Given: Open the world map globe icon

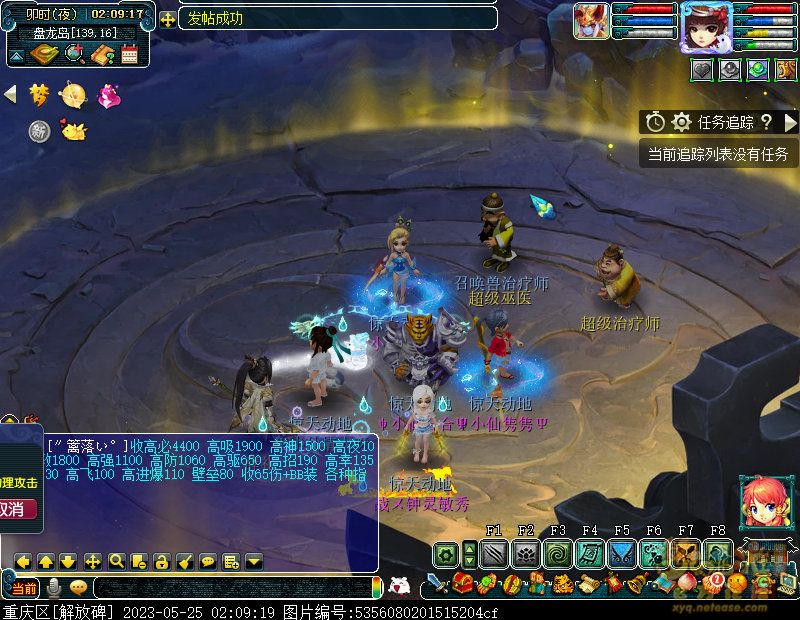Looking at the screenshot, I should pos(73,54).
